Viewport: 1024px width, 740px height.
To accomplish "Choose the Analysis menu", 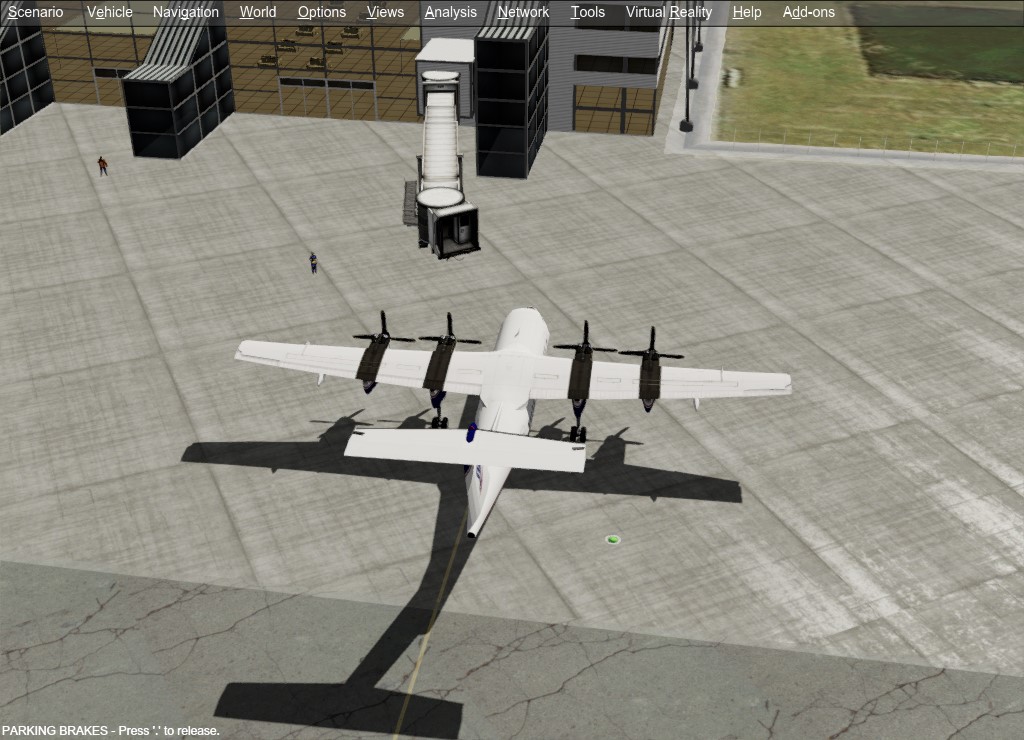I will (x=450, y=12).
